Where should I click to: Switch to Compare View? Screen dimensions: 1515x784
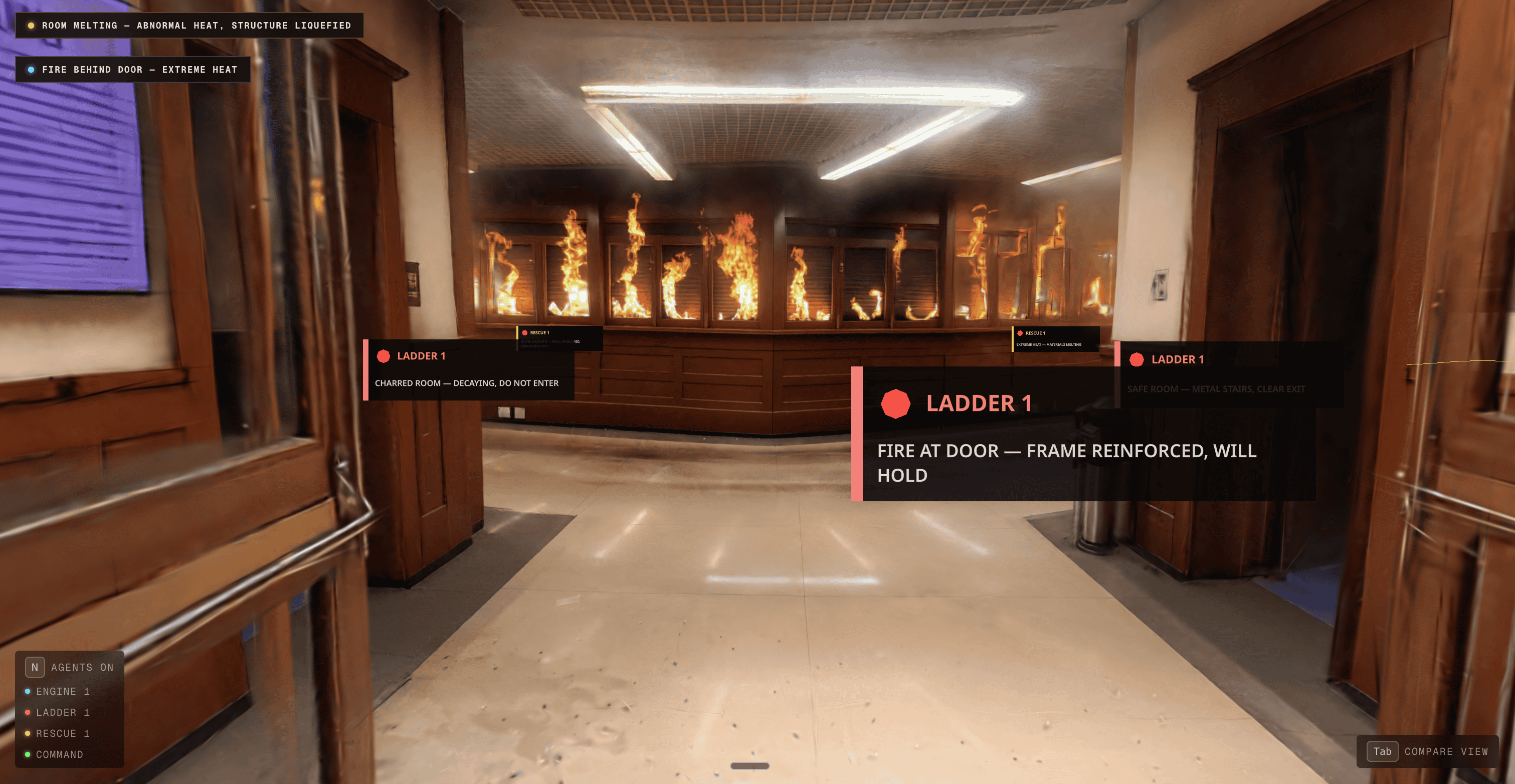point(1427,751)
